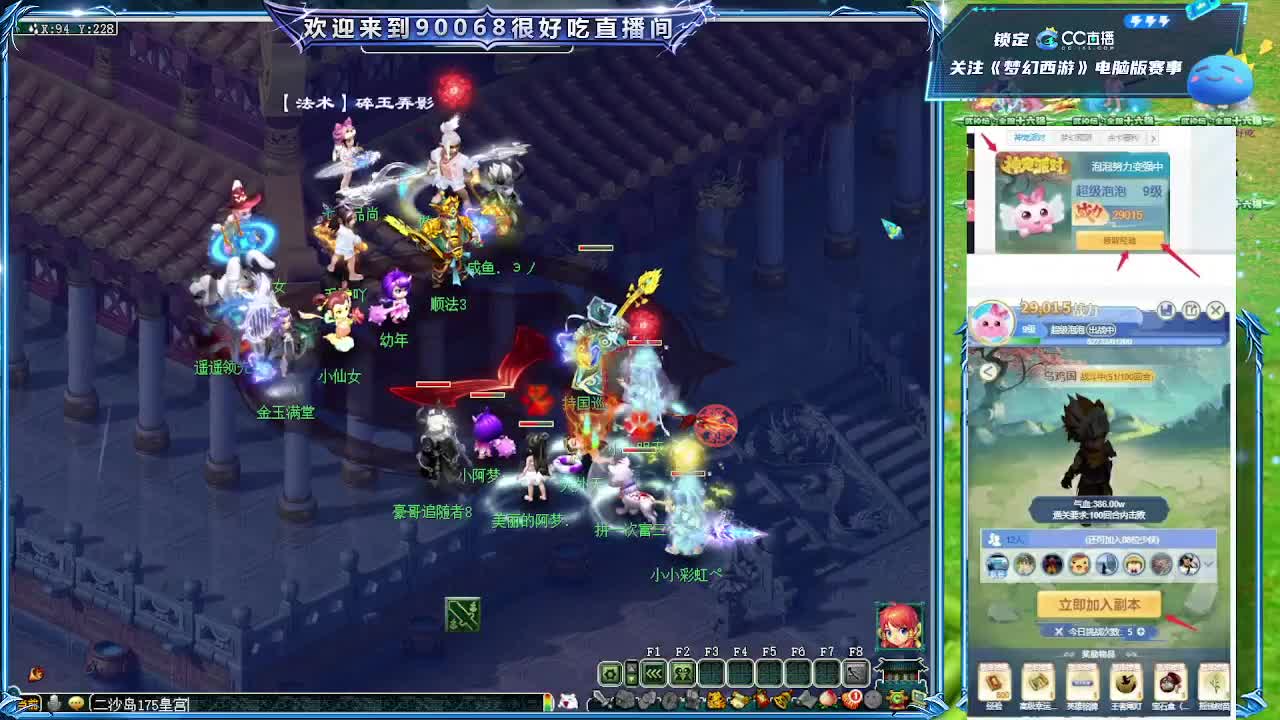Screen dimensions: 1280x720
Task: Open the smiley emoji icon in the chat bar
Action: (x=75, y=701)
